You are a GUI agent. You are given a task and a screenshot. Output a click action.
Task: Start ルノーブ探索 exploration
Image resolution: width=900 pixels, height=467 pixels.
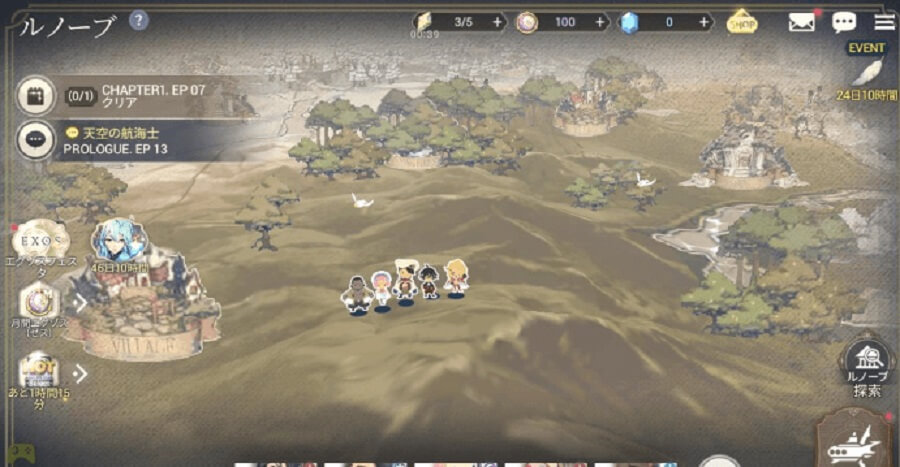coord(866,366)
